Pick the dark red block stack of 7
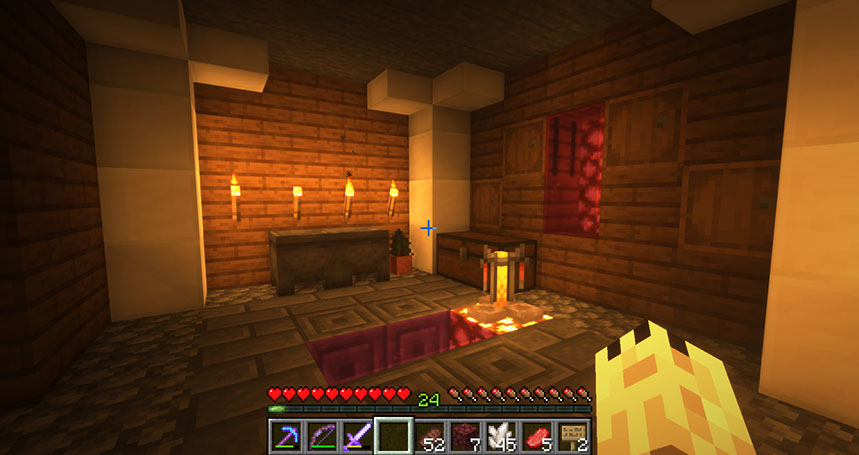 point(466,437)
